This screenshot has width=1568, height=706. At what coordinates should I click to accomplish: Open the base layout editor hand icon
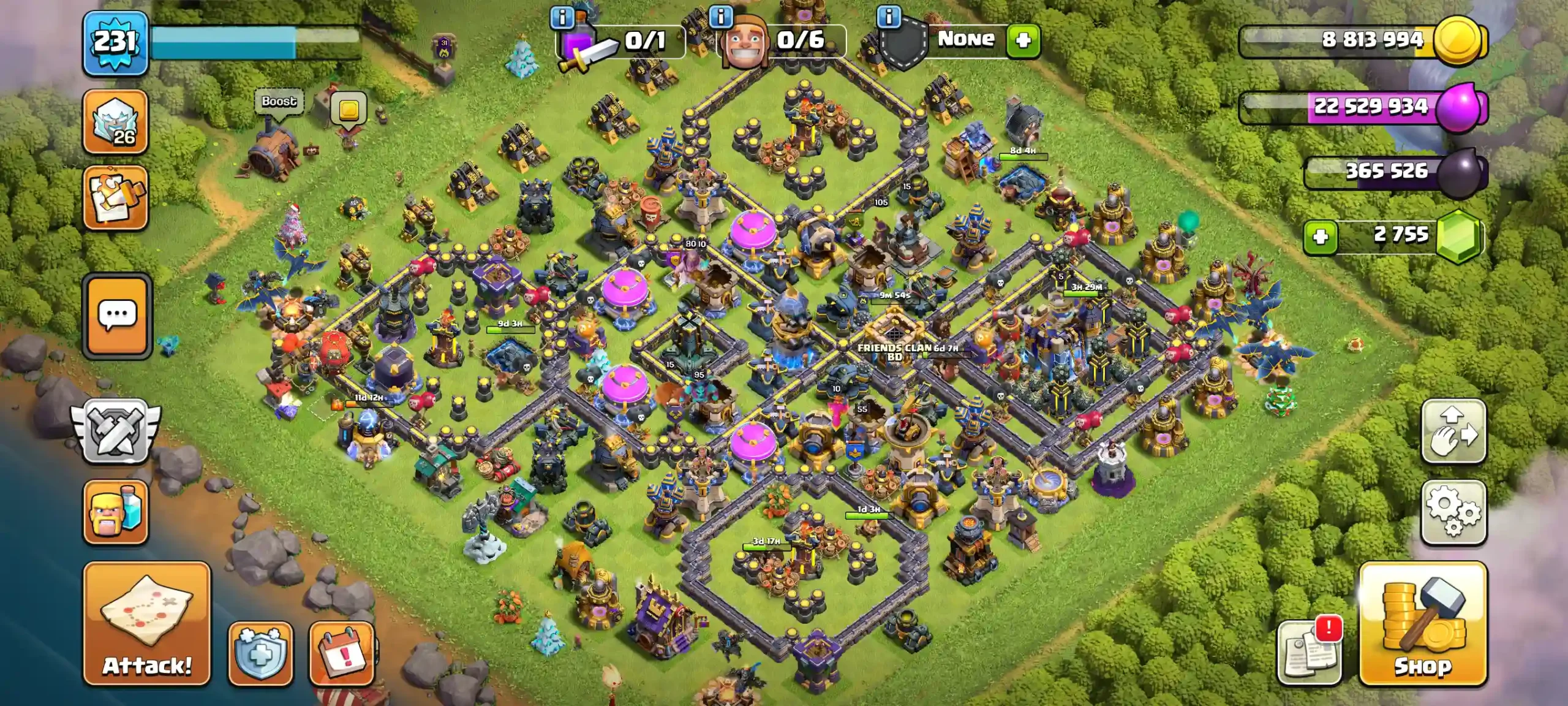1453,431
